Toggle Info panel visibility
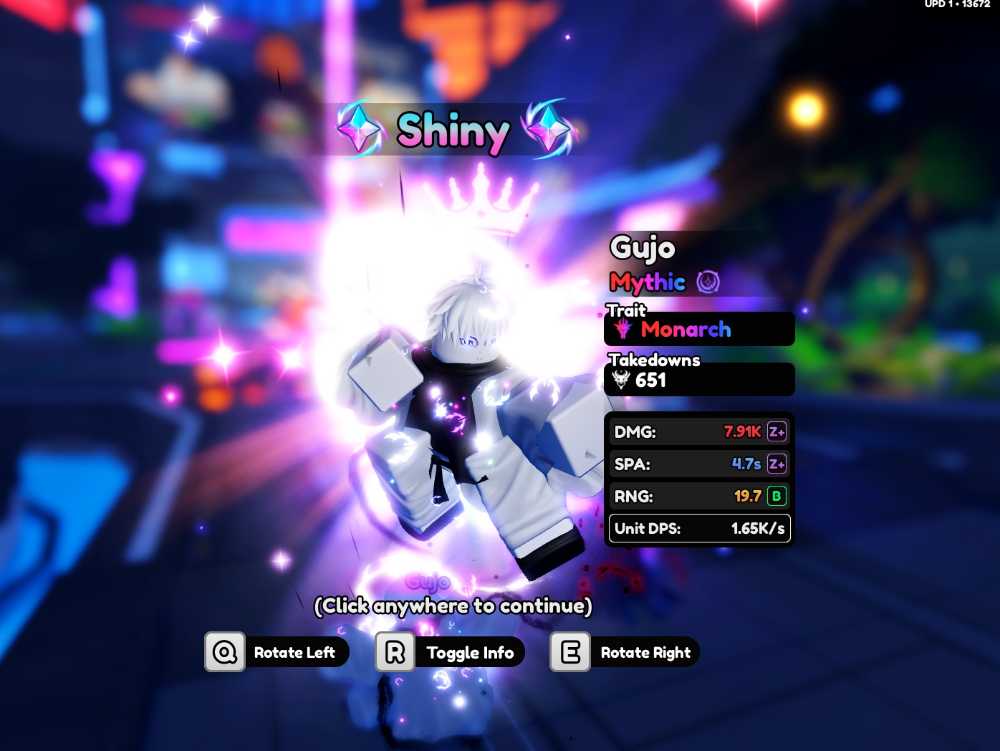Screen dimensions: 1000x751 click(450, 653)
